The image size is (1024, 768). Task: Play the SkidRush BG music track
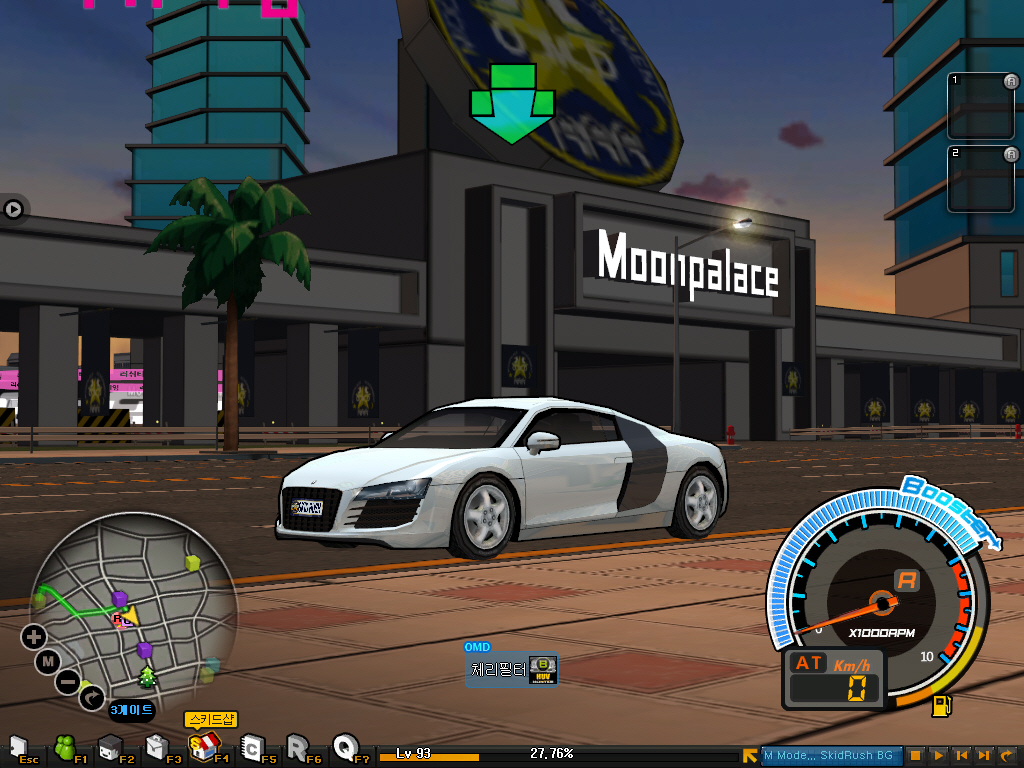pyautogui.click(x=938, y=756)
